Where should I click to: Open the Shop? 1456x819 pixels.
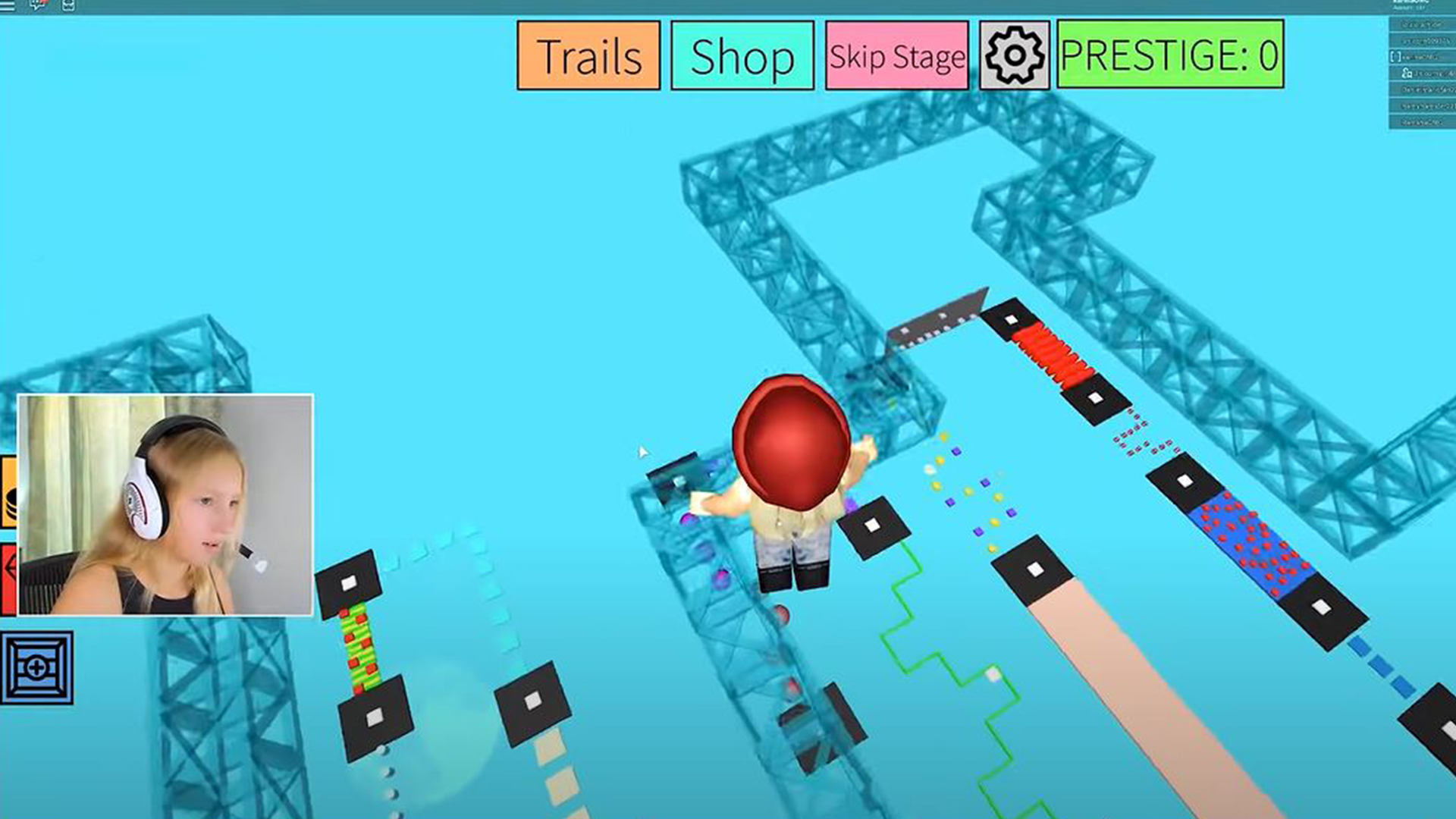click(x=742, y=56)
